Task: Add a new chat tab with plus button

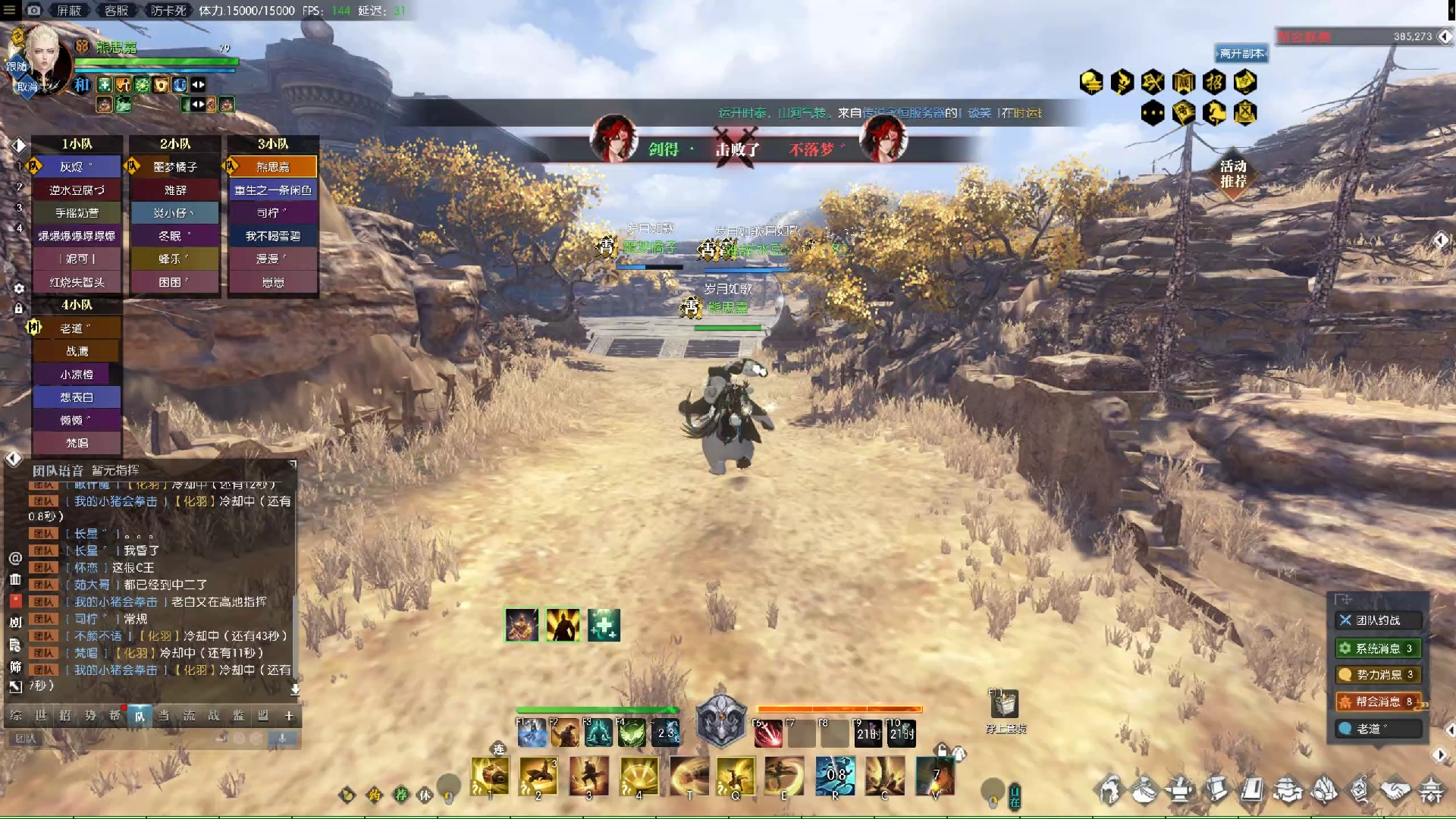Action: pyautogui.click(x=289, y=716)
